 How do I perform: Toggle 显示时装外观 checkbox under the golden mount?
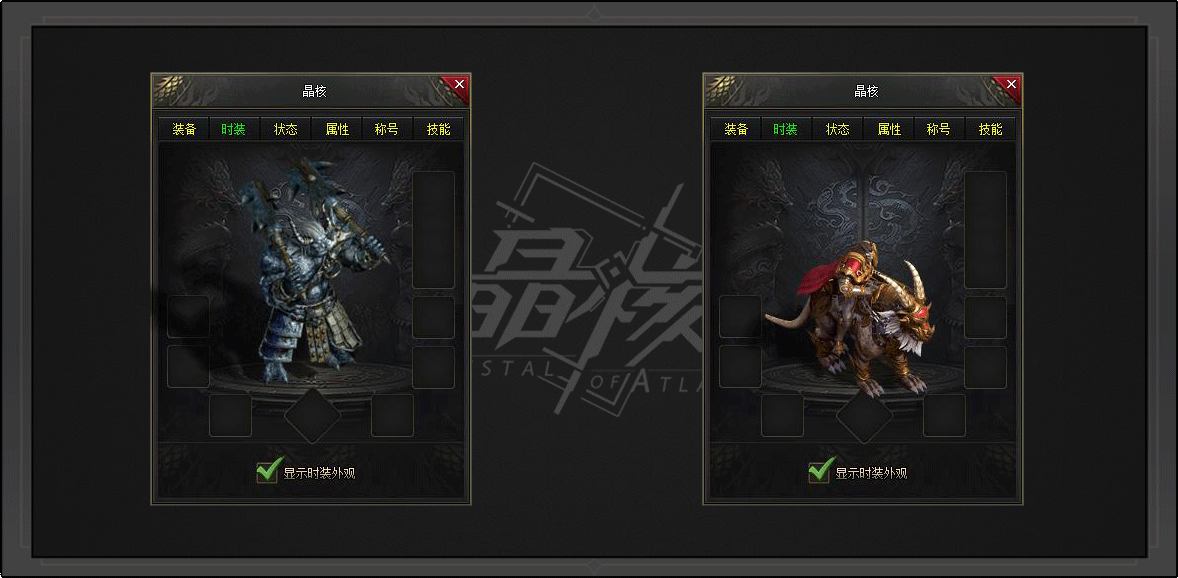point(820,471)
